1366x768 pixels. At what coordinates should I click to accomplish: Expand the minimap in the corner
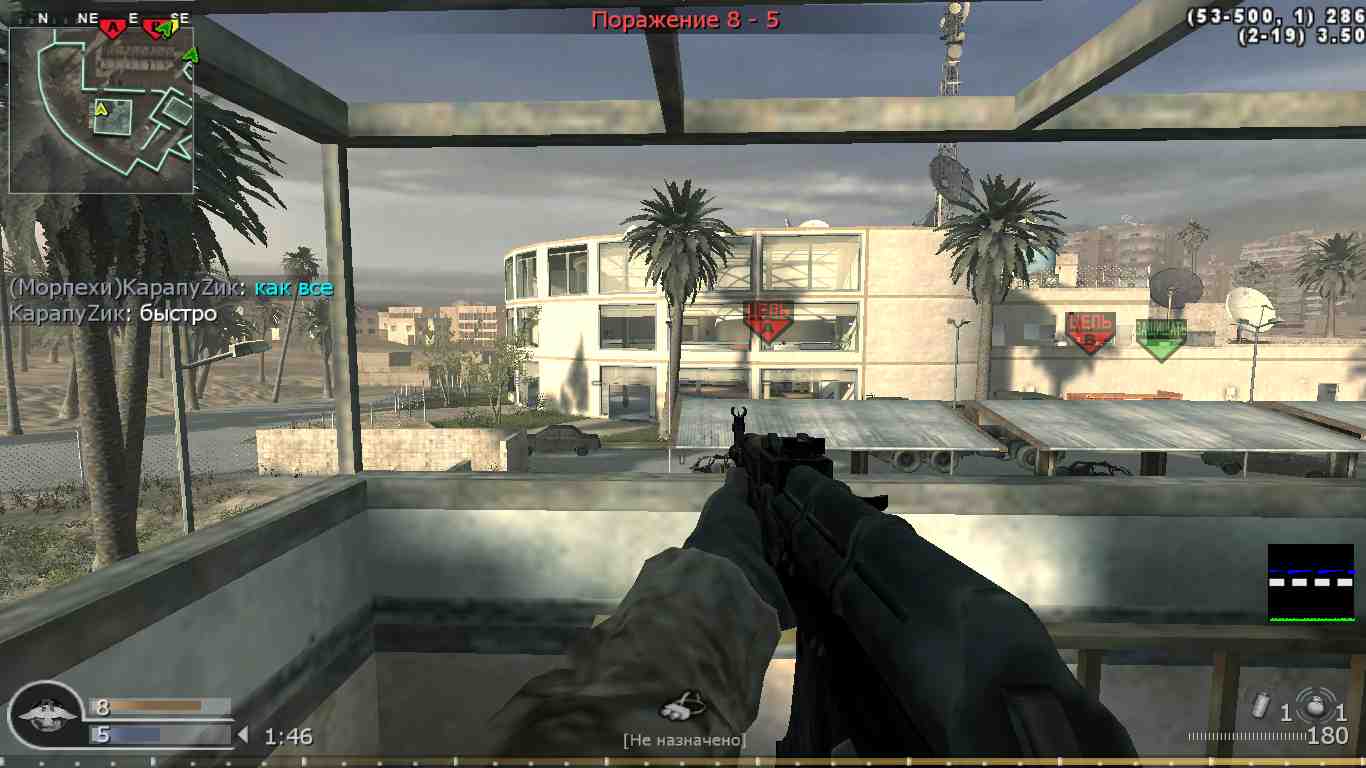pyautogui.click(x=100, y=107)
